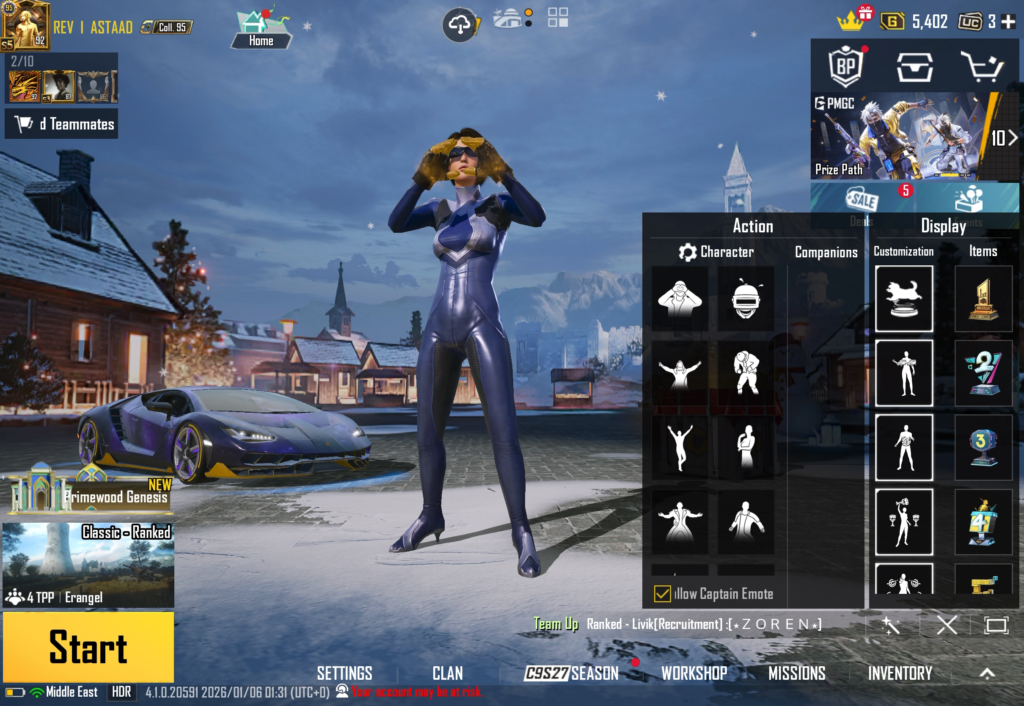
Task: Open the BP pass shield icon
Action: coord(845,67)
